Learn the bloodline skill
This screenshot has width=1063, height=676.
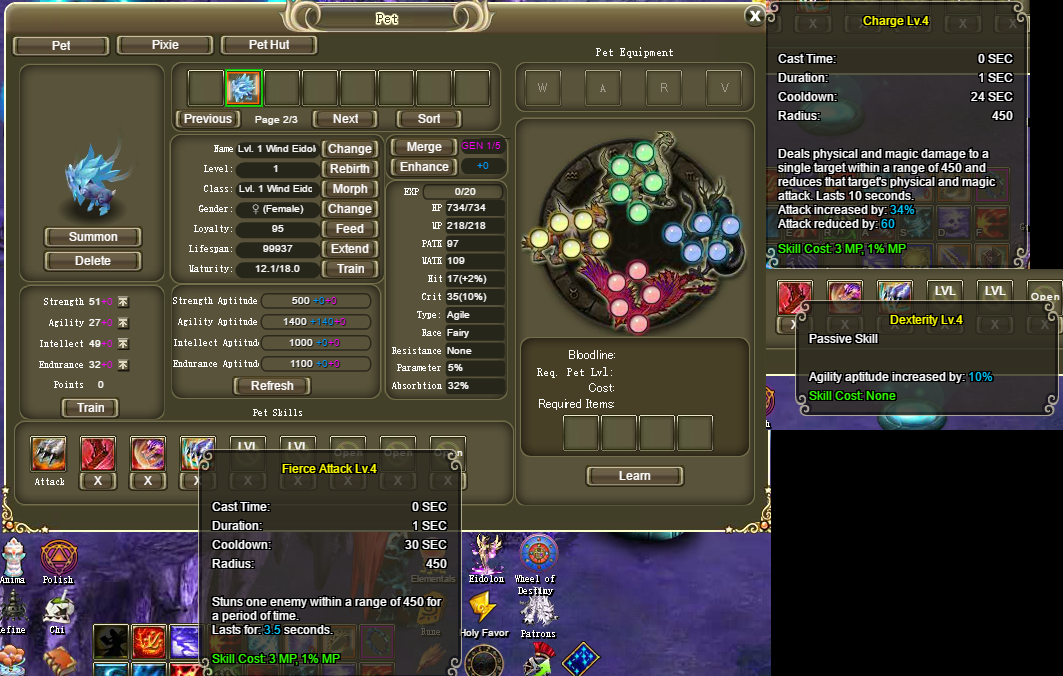click(x=634, y=476)
